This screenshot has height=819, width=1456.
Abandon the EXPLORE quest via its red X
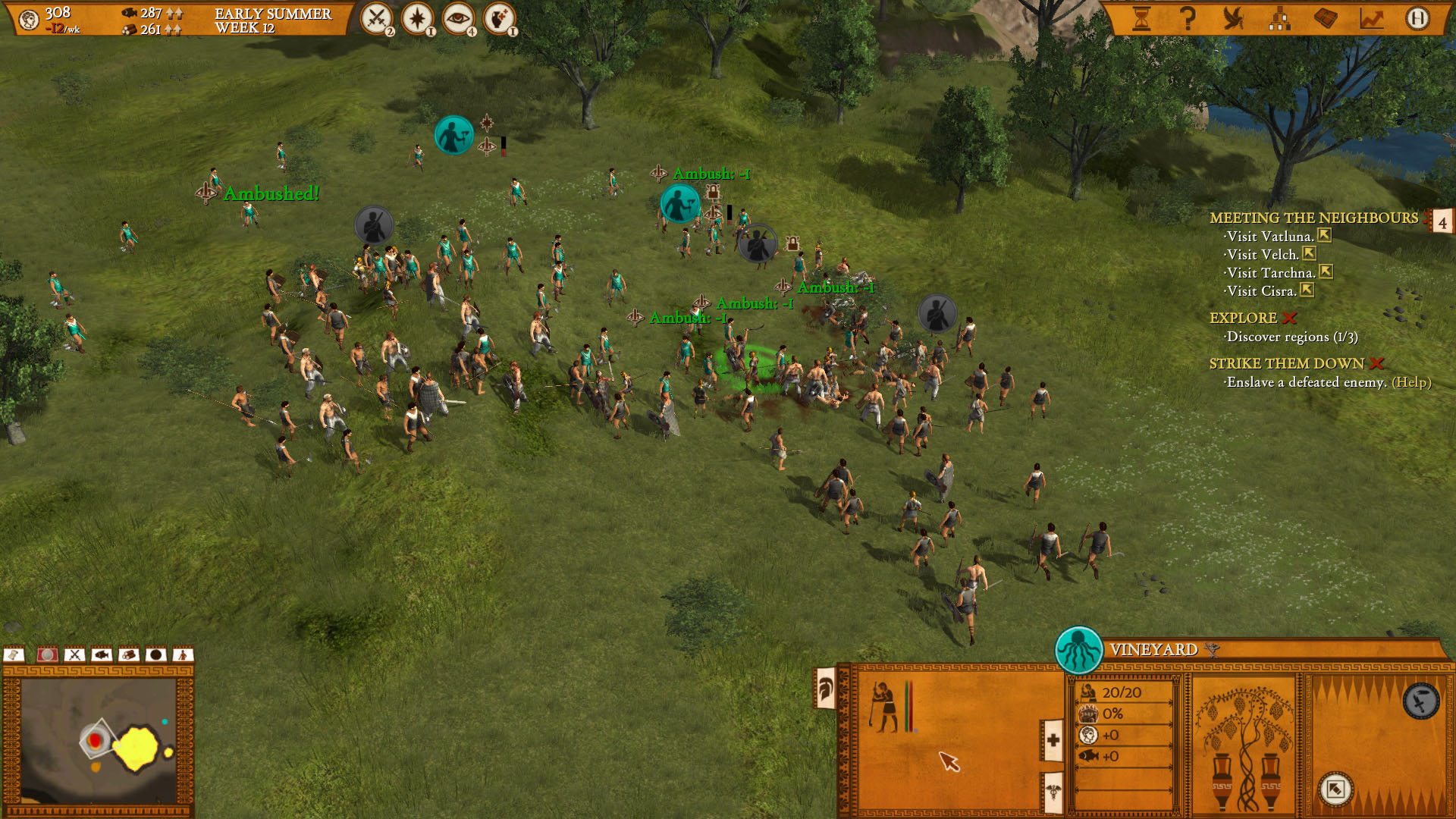coord(1288,318)
